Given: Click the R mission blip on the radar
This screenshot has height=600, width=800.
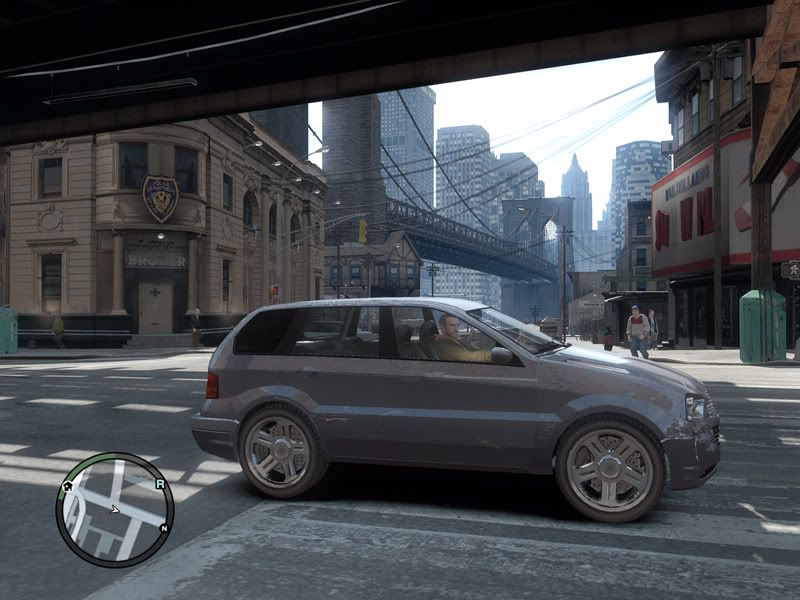Looking at the screenshot, I should [159, 483].
